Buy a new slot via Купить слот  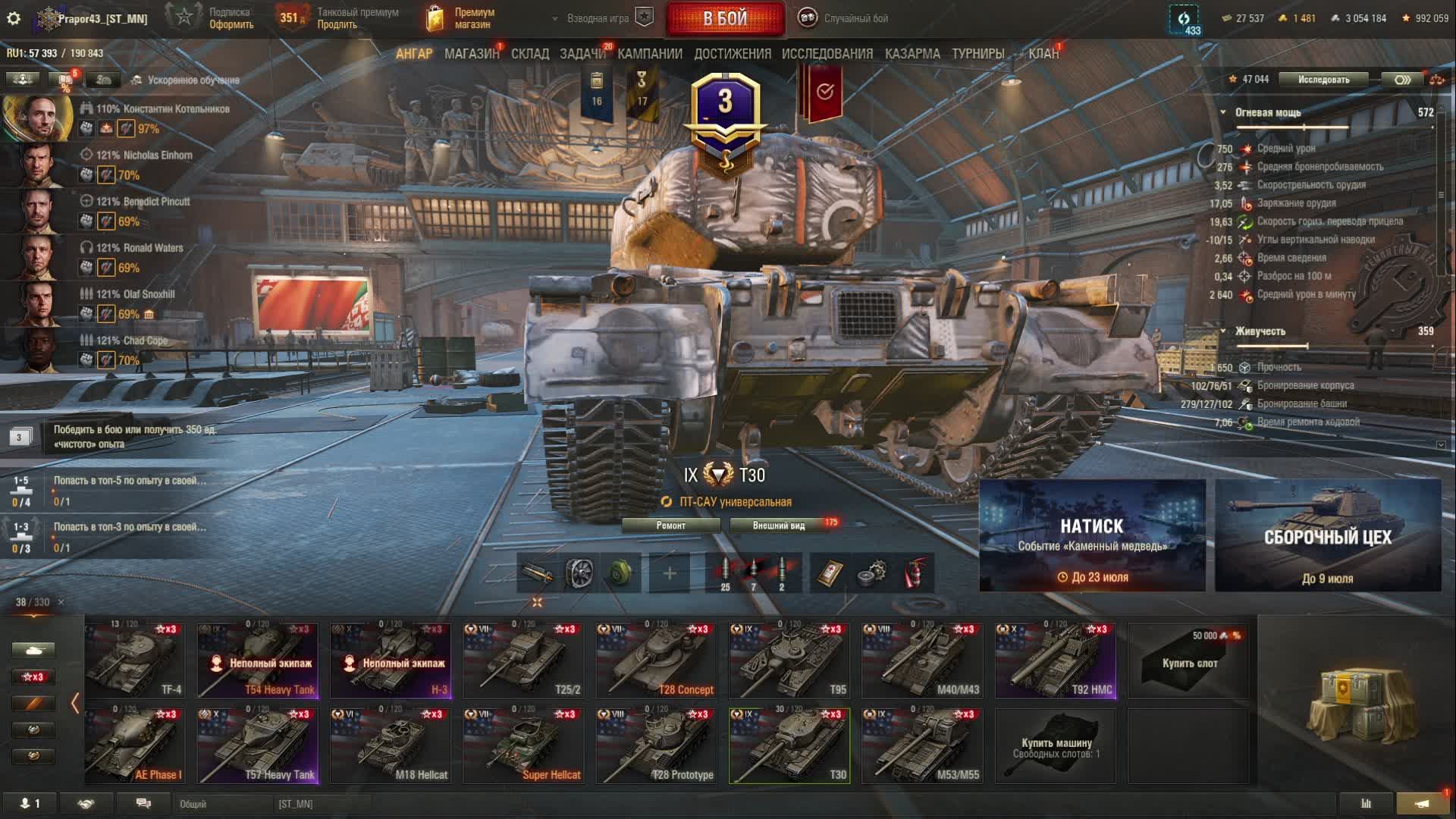point(1188,661)
